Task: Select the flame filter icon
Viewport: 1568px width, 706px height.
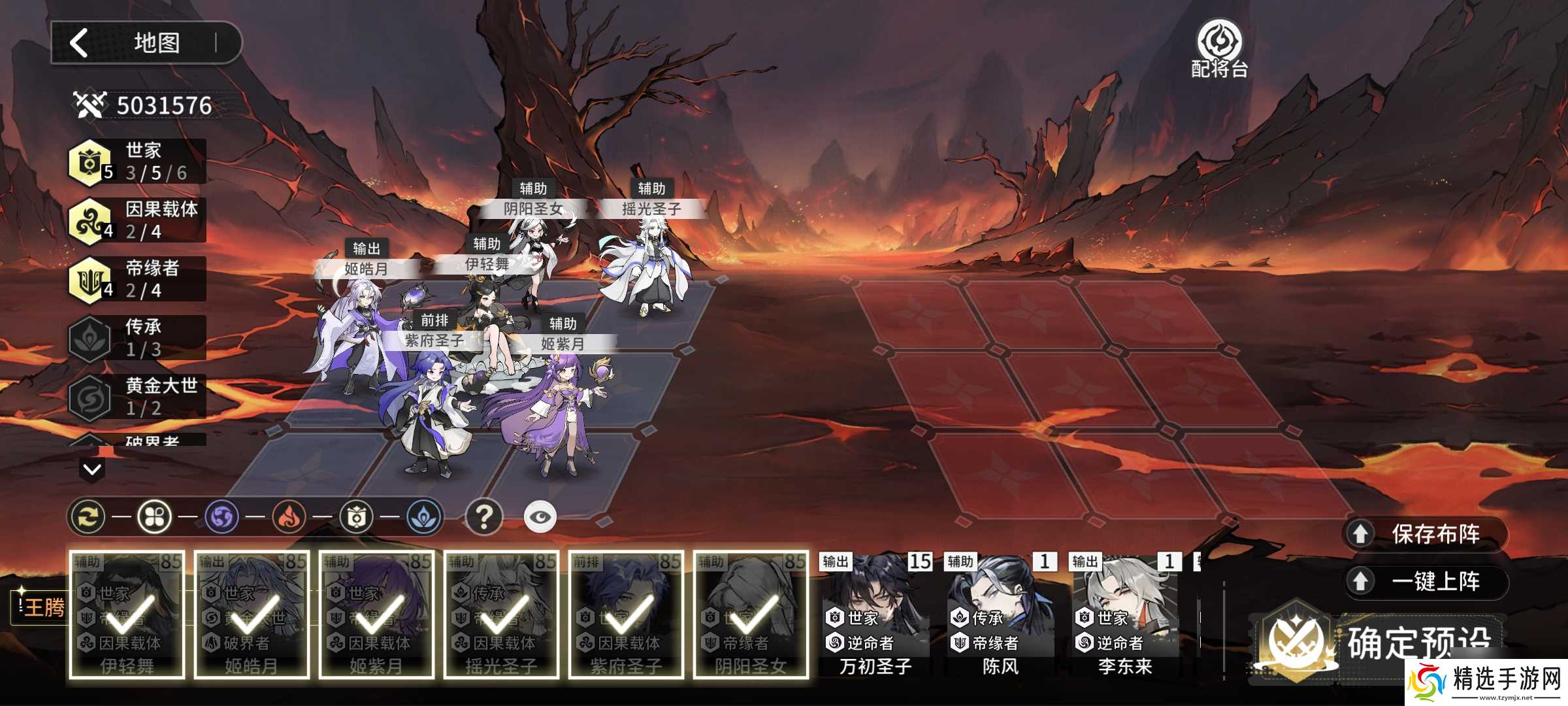Action: point(289,517)
